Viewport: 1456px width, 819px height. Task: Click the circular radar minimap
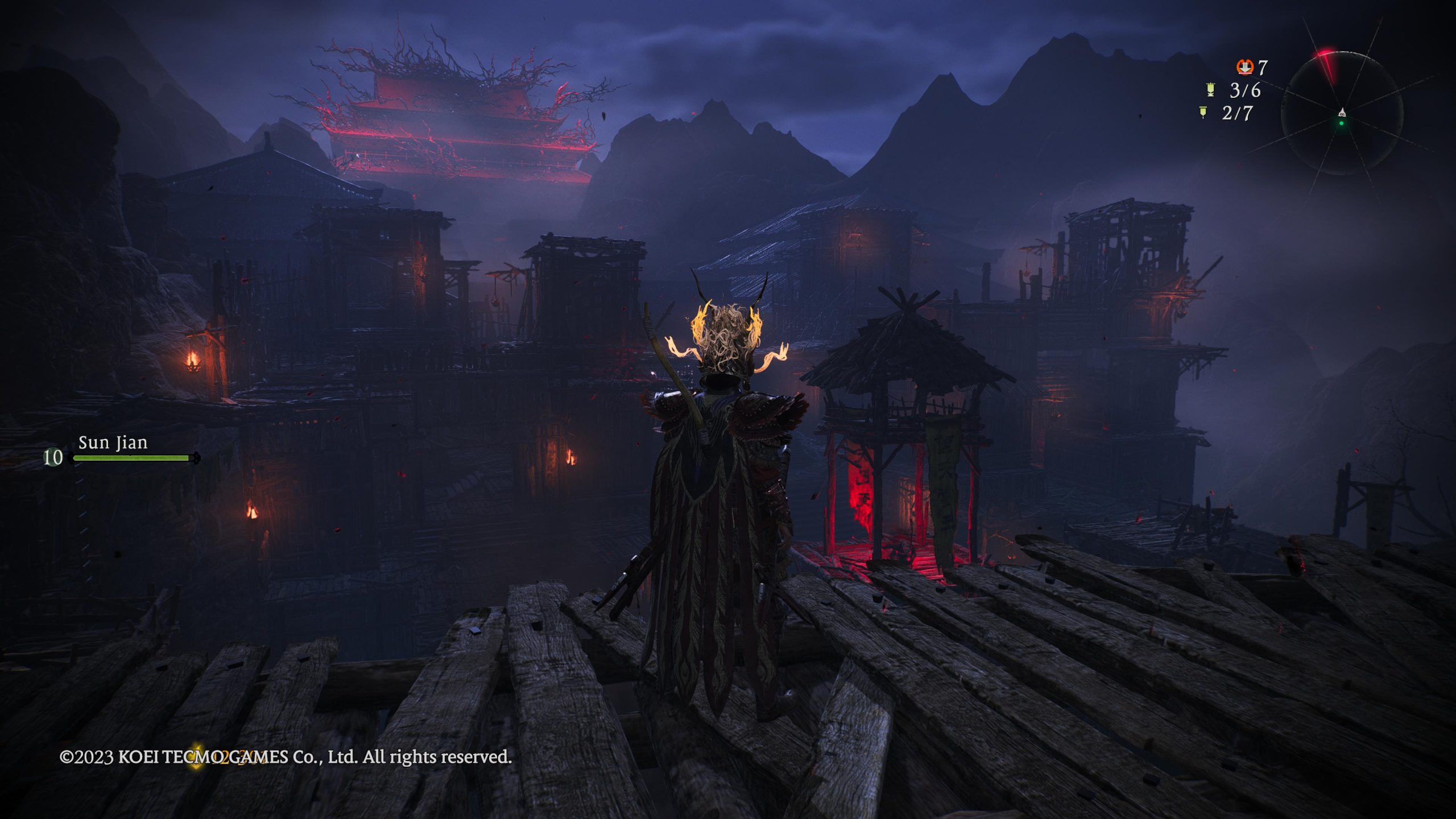(1341, 114)
